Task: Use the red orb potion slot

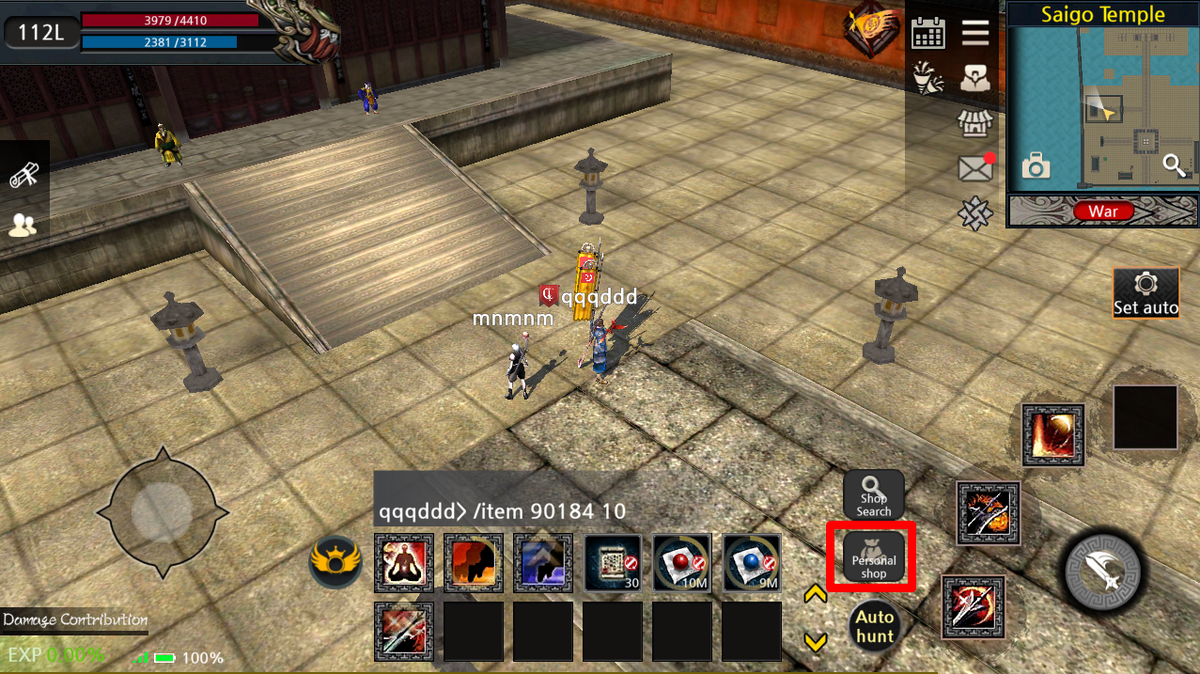Action: point(682,563)
